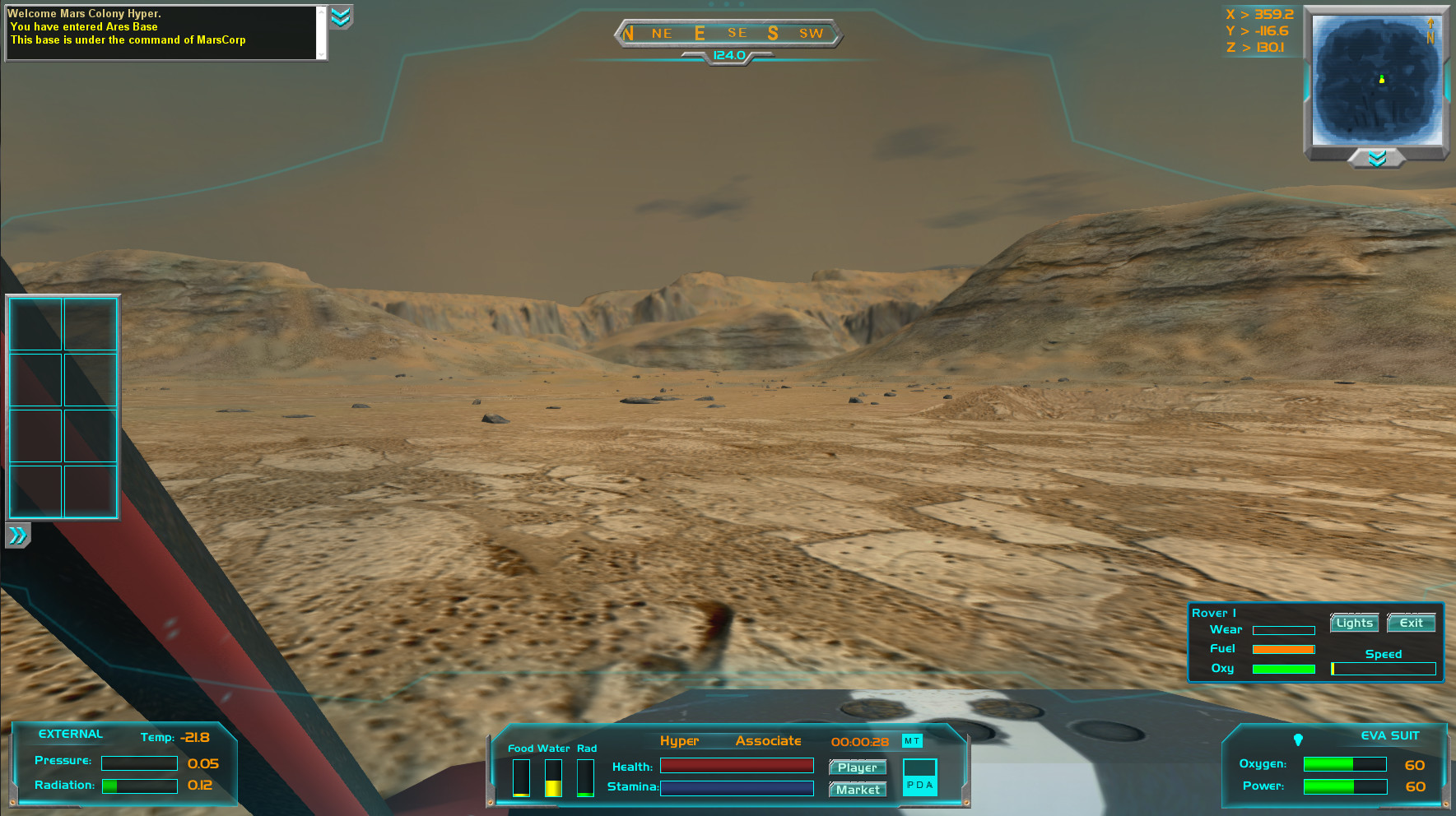Click the Food level gauge
The height and width of the screenshot is (816, 1456).
[x=521, y=777]
